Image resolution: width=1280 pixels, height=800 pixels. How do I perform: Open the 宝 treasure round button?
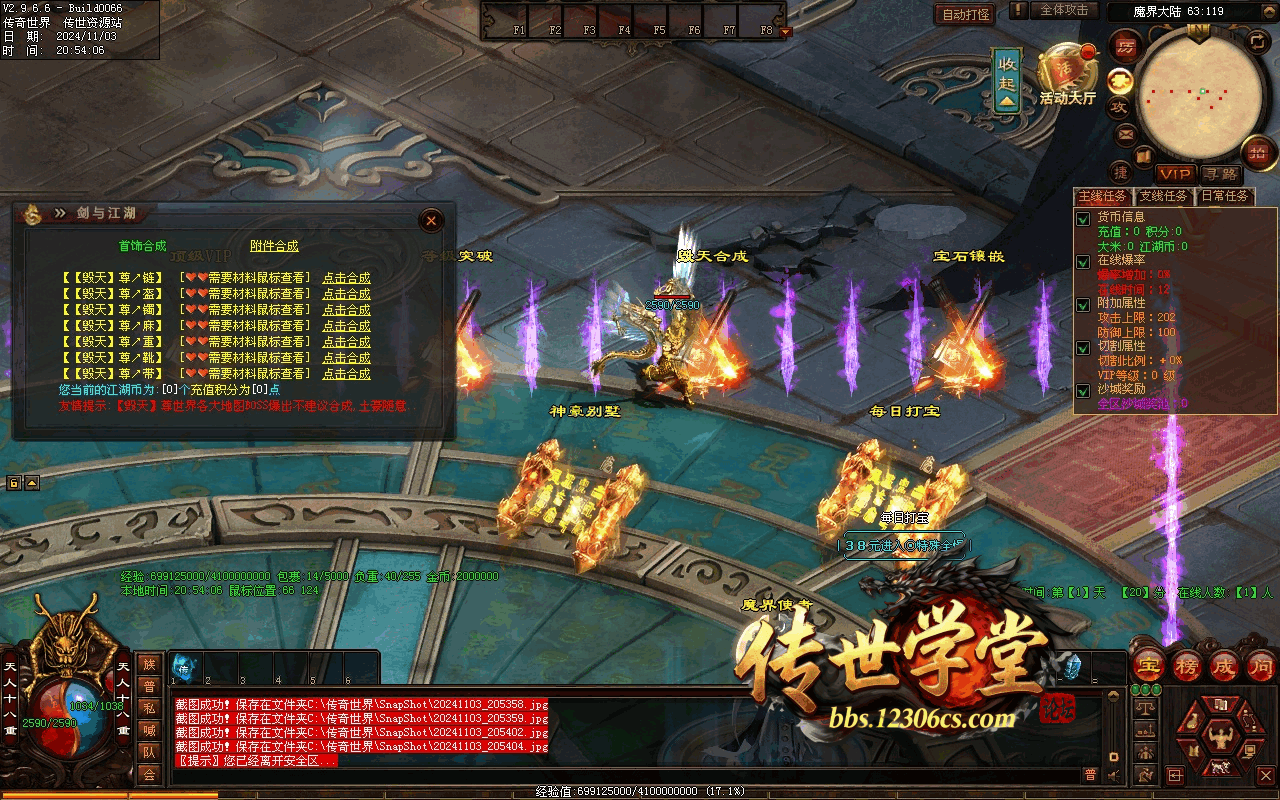tap(1149, 665)
